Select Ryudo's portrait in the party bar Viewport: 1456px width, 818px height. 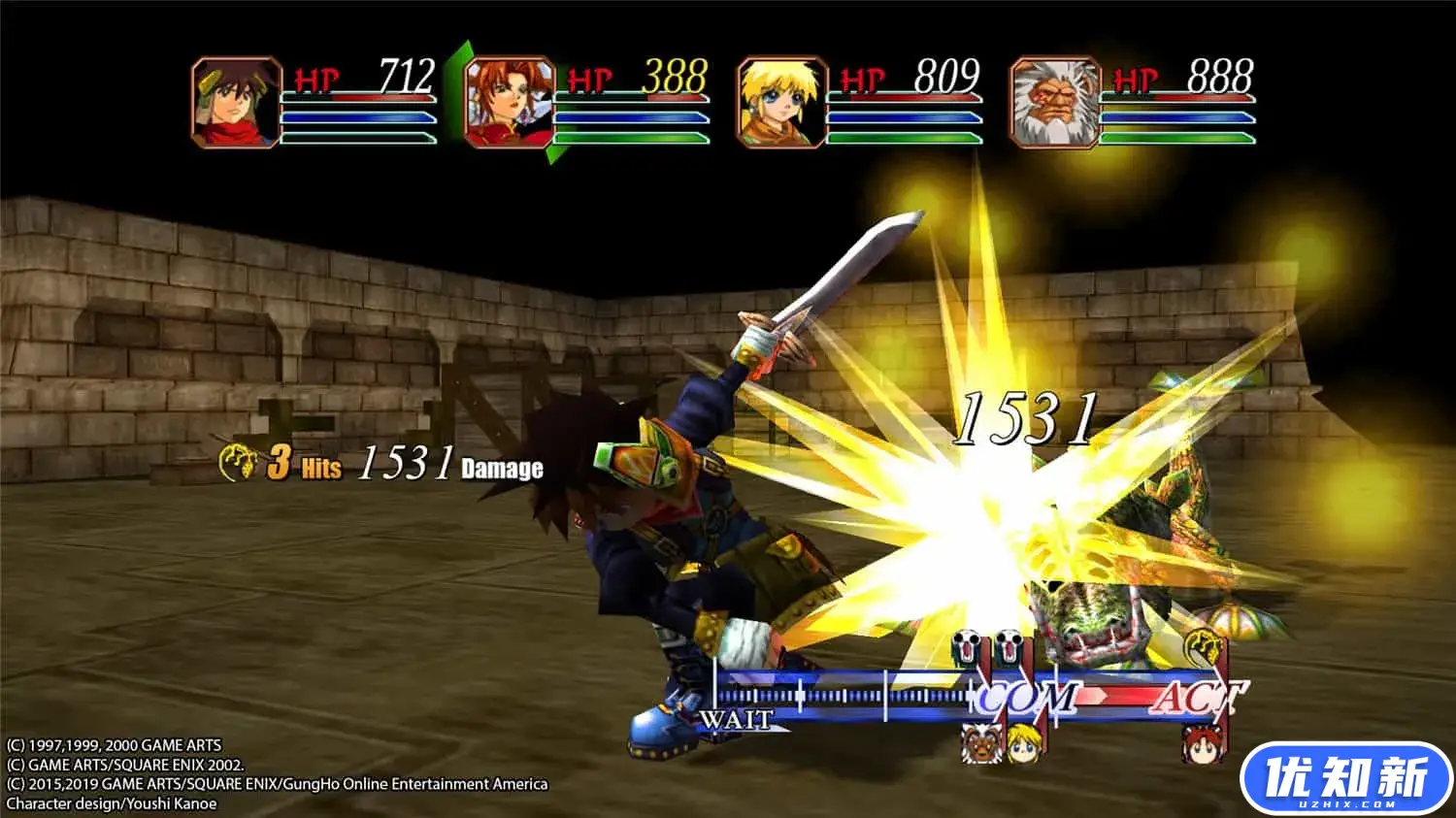coord(236,102)
